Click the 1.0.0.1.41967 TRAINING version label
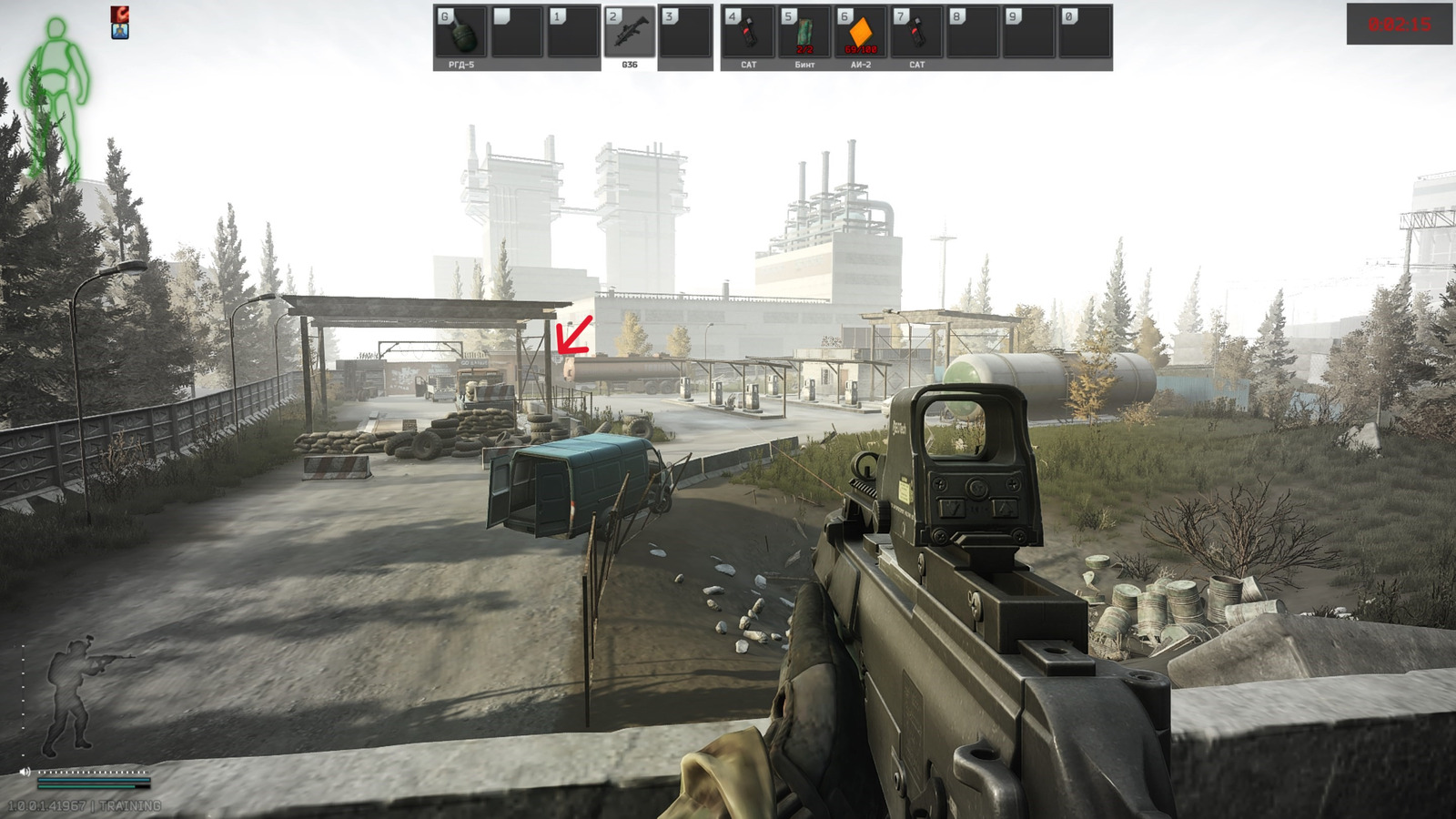The width and height of the screenshot is (1456, 819). click(x=84, y=804)
